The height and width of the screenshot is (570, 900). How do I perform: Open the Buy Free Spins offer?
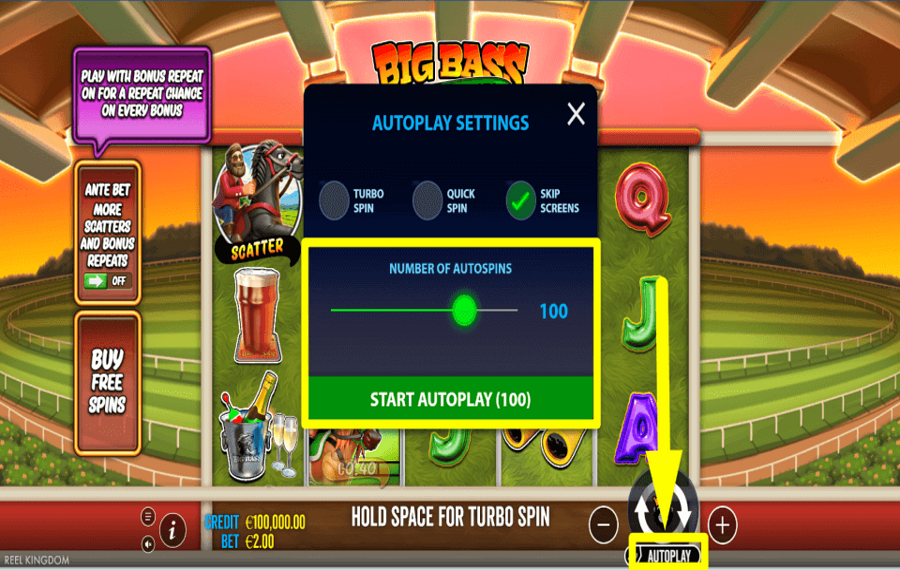[x=107, y=381]
